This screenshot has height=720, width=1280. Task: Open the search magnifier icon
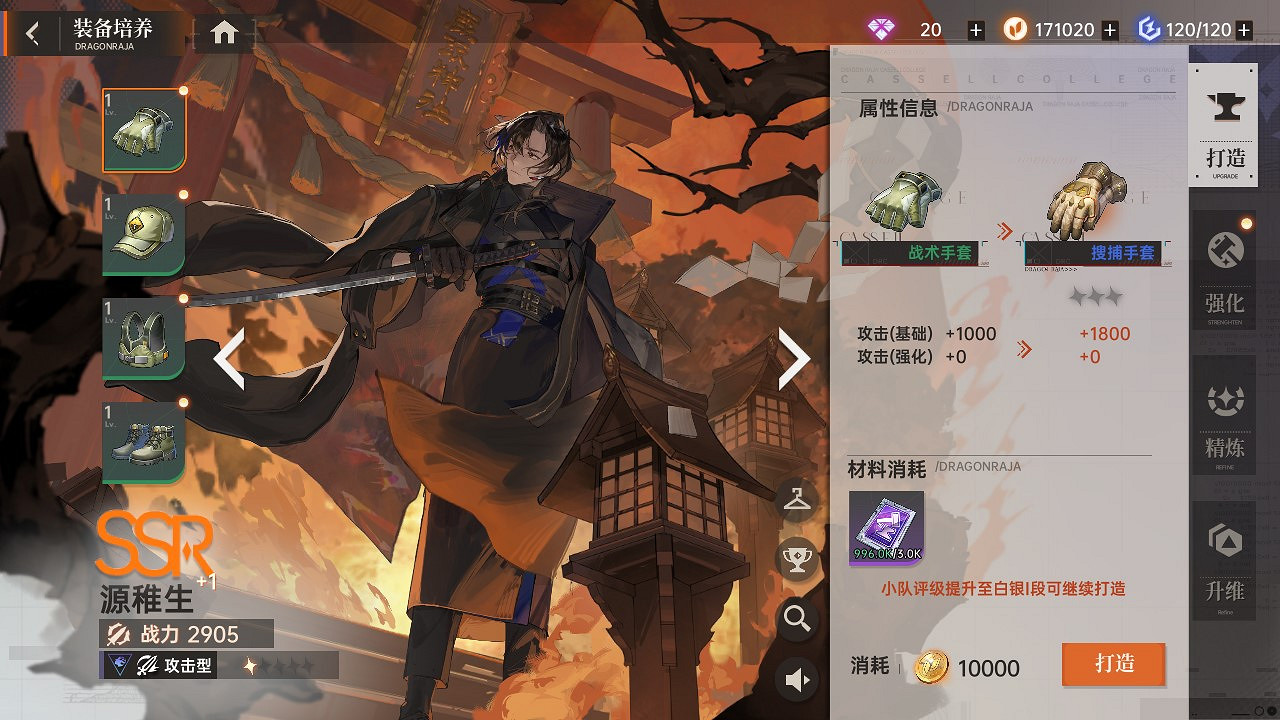tap(796, 620)
